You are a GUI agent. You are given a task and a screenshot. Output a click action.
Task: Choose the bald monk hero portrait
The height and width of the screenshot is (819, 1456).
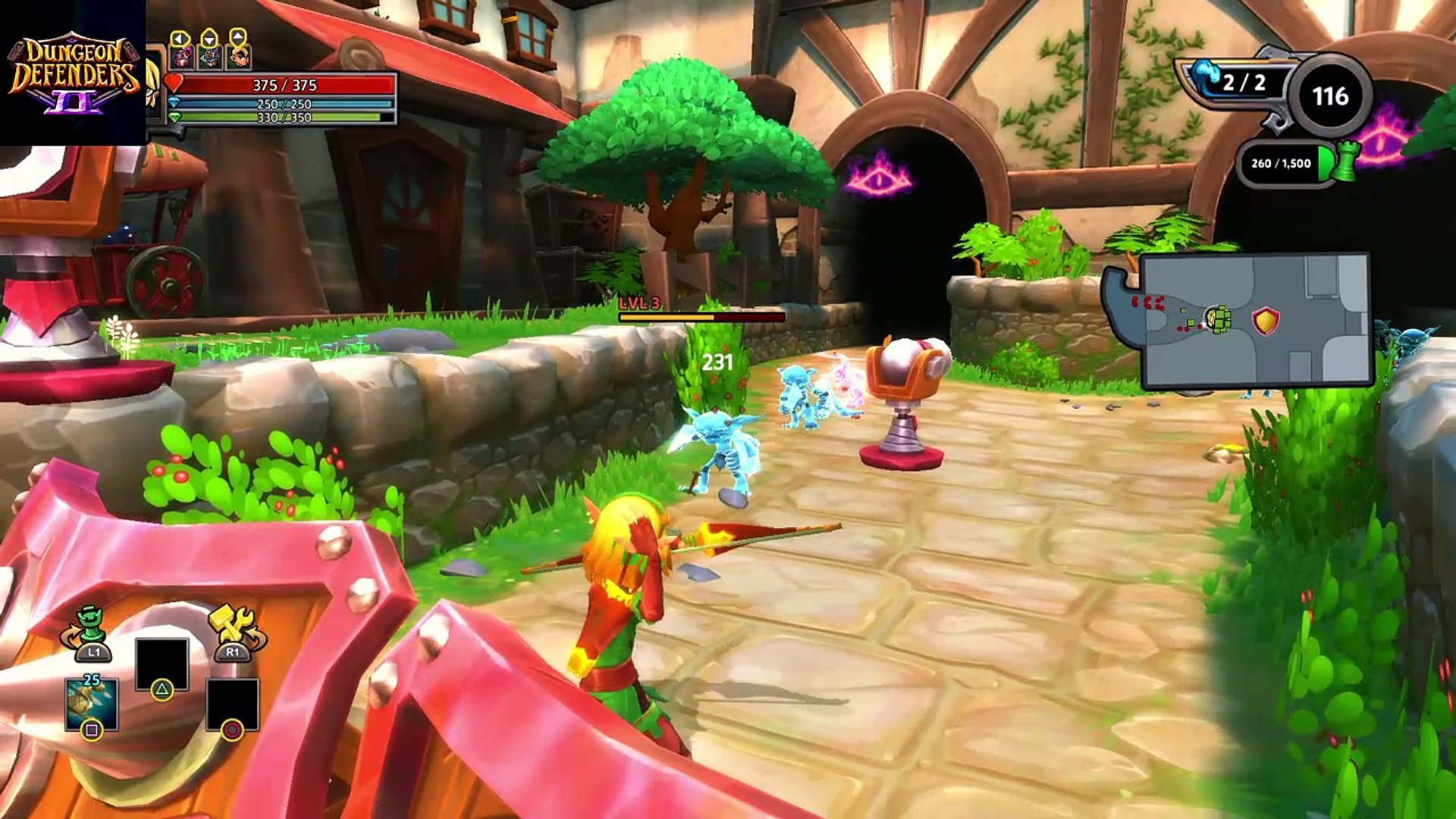tap(238, 56)
